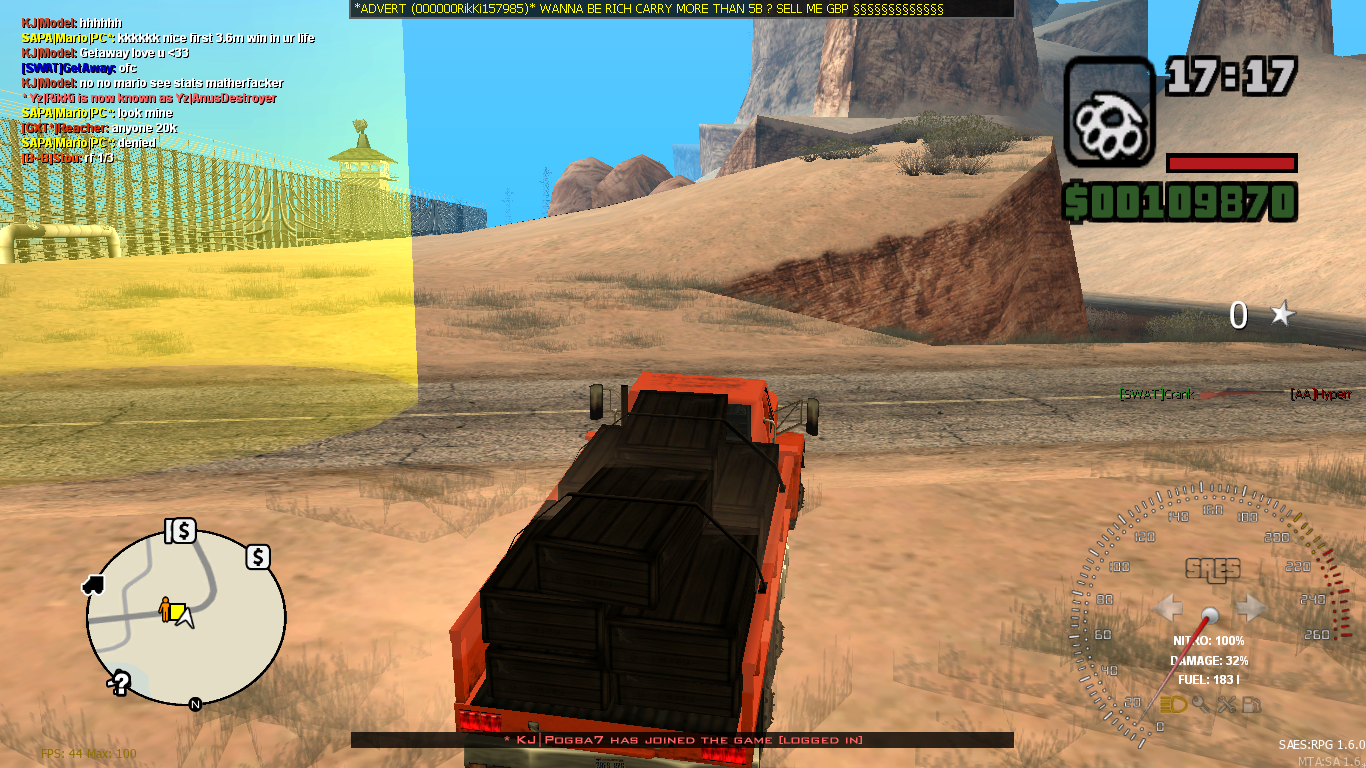1366x768 pixels.
Task: Click the top dollar blip on the minimap
Action: point(183,531)
